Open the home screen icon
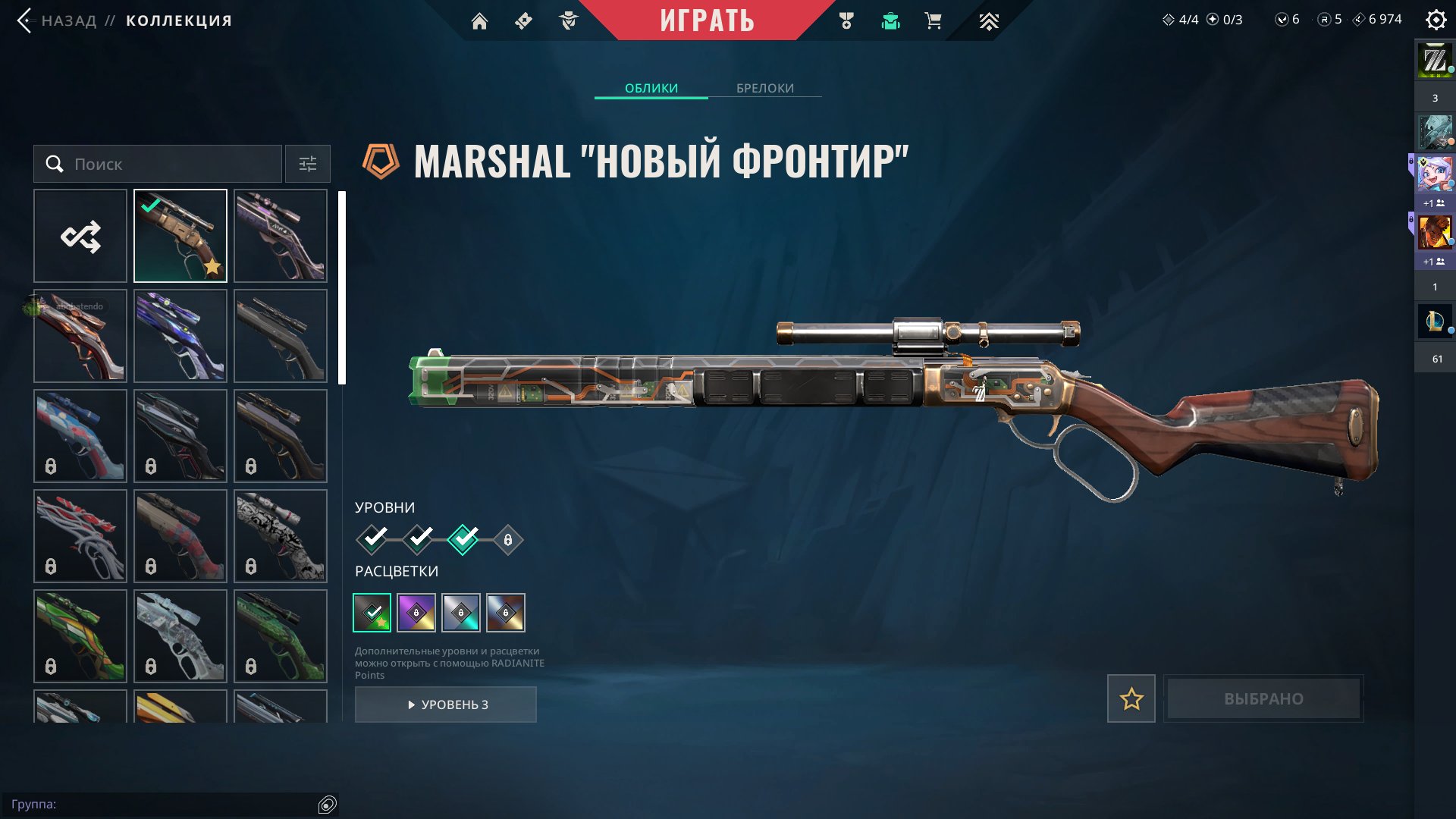 (481, 20)
